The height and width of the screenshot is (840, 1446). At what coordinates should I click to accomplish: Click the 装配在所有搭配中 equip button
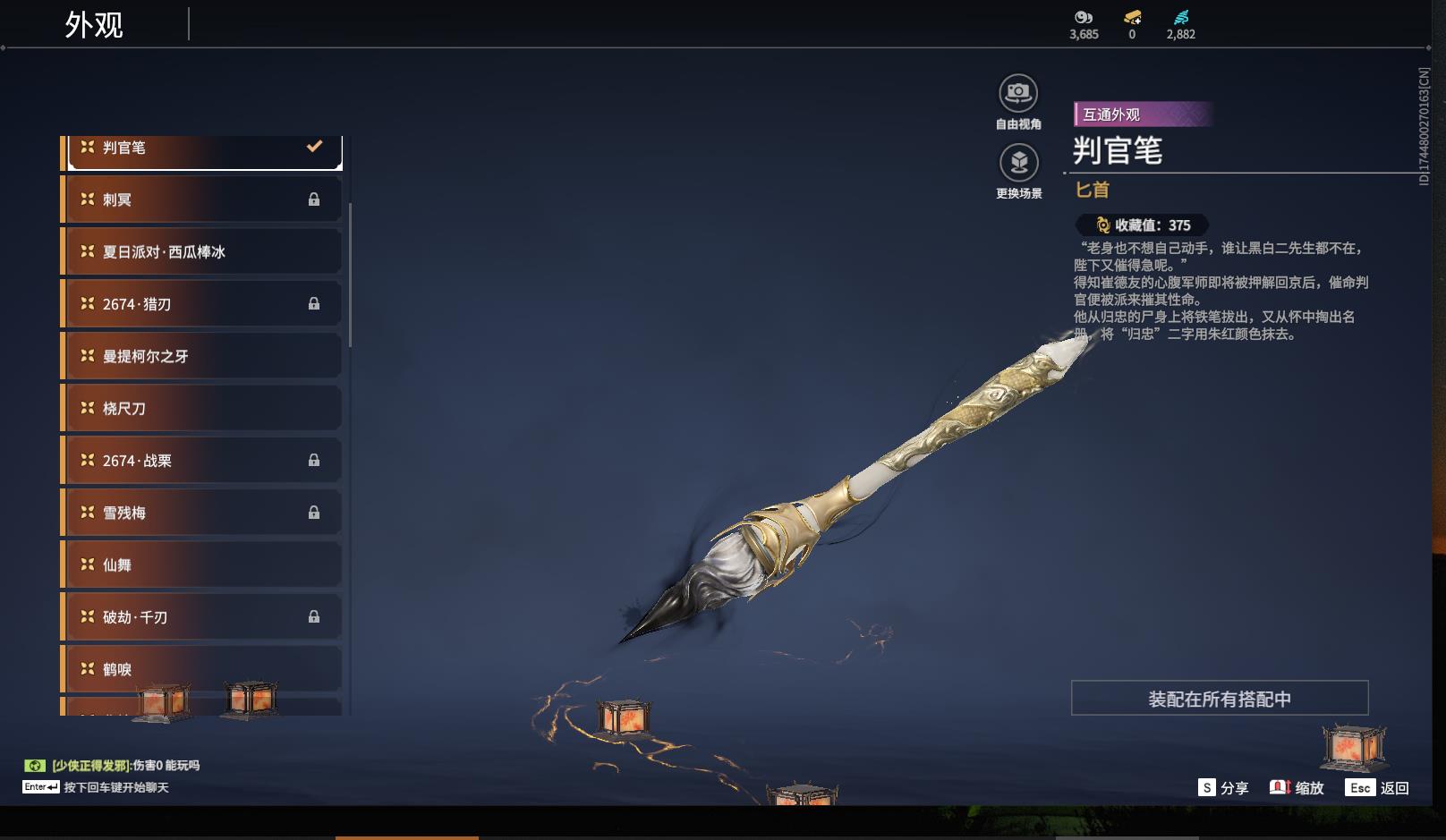(1220, 699)
